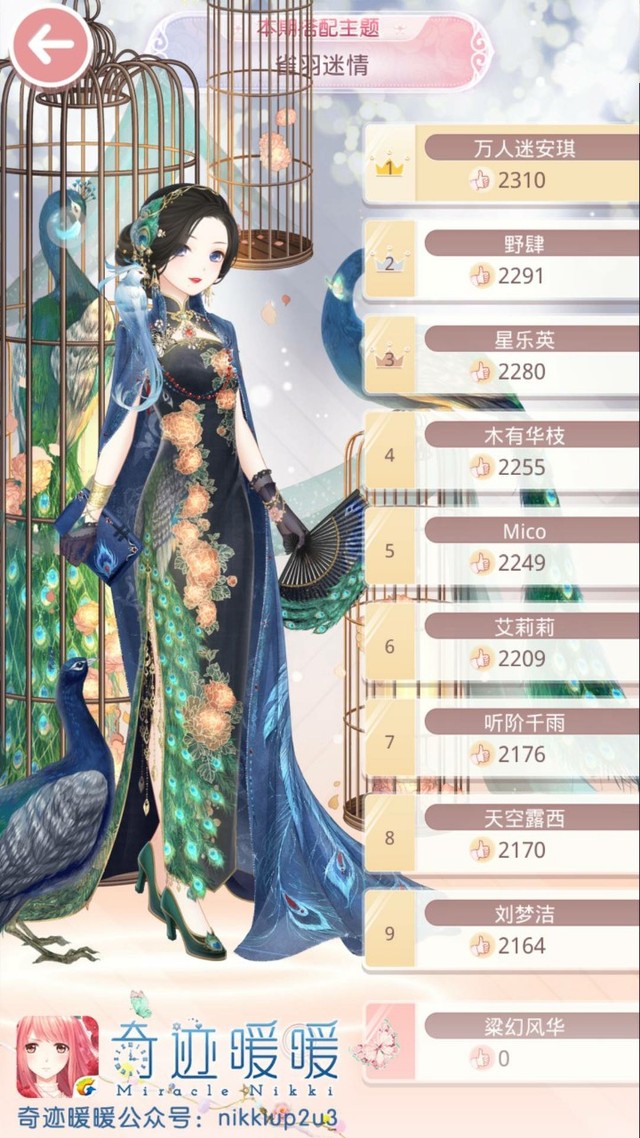Tap the thumbs-up next to 2164
This screenshot has width=640, height=1138.
481,945
